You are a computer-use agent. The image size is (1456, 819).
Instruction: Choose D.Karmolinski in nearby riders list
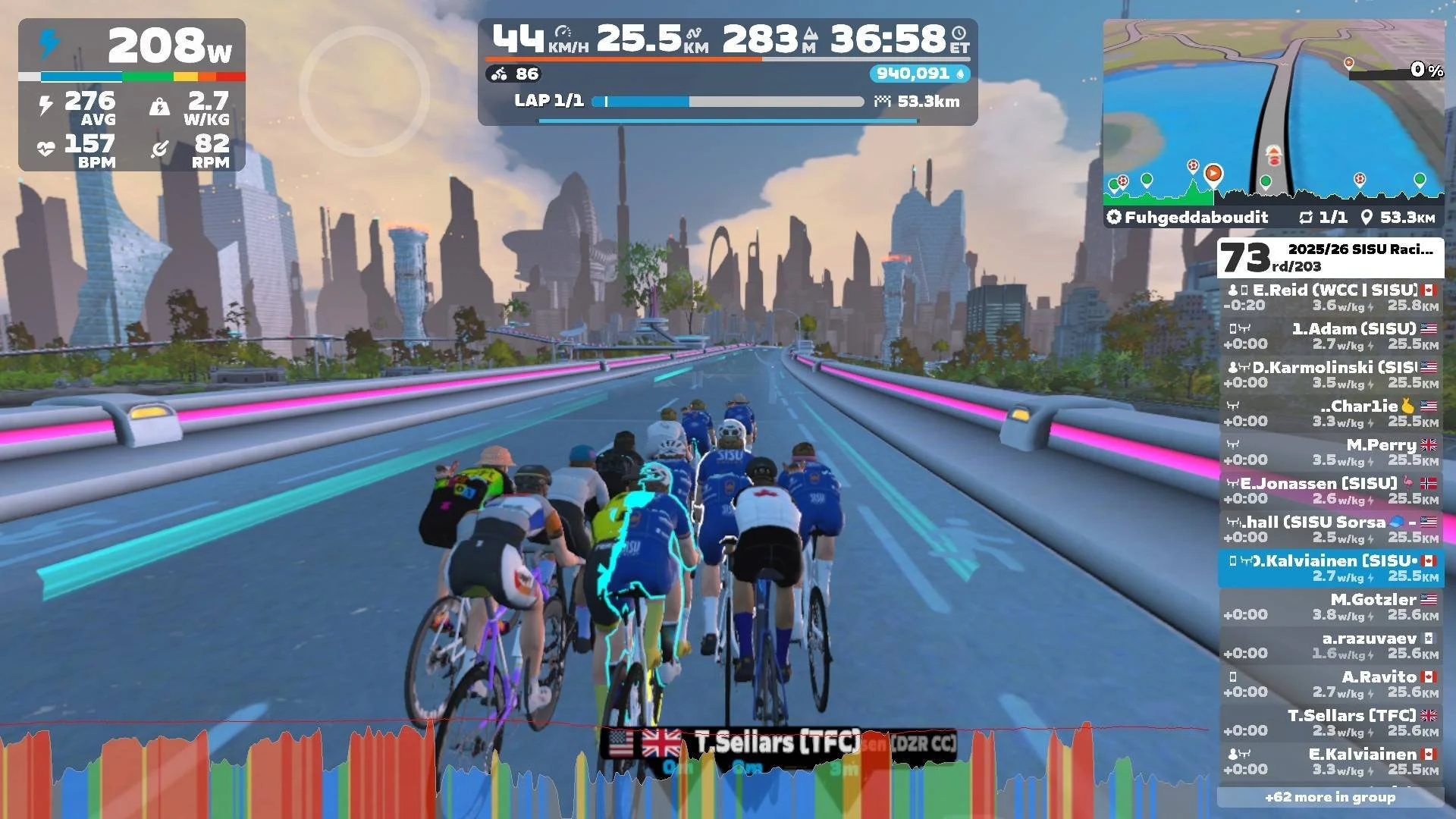point(1331,375)
